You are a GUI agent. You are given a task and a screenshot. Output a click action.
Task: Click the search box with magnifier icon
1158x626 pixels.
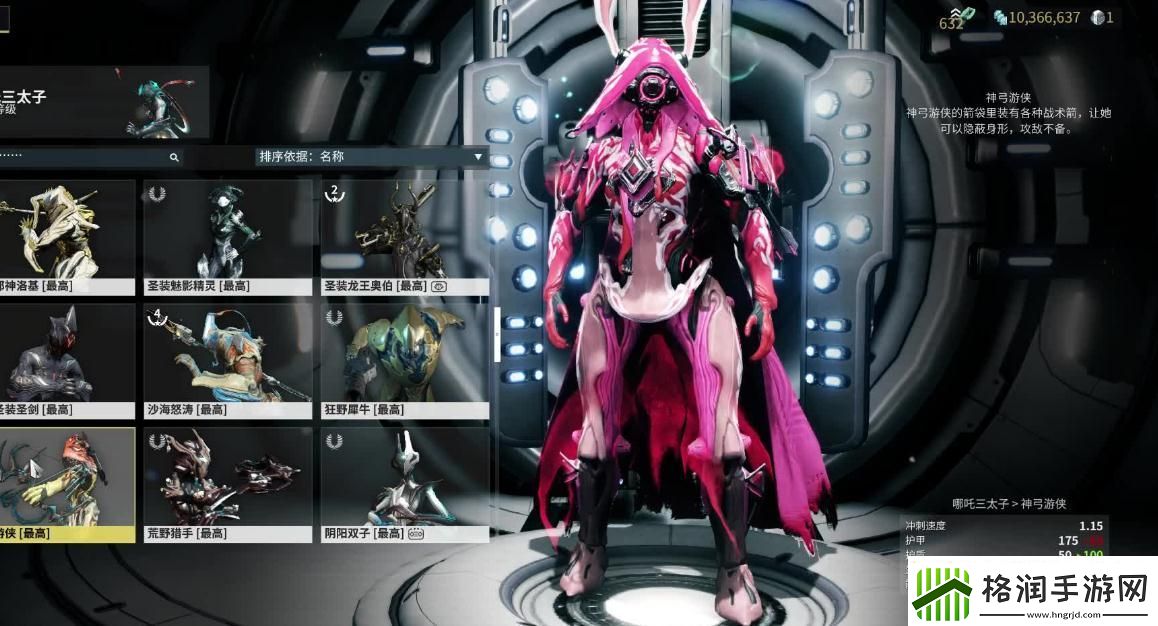(90, 157)
